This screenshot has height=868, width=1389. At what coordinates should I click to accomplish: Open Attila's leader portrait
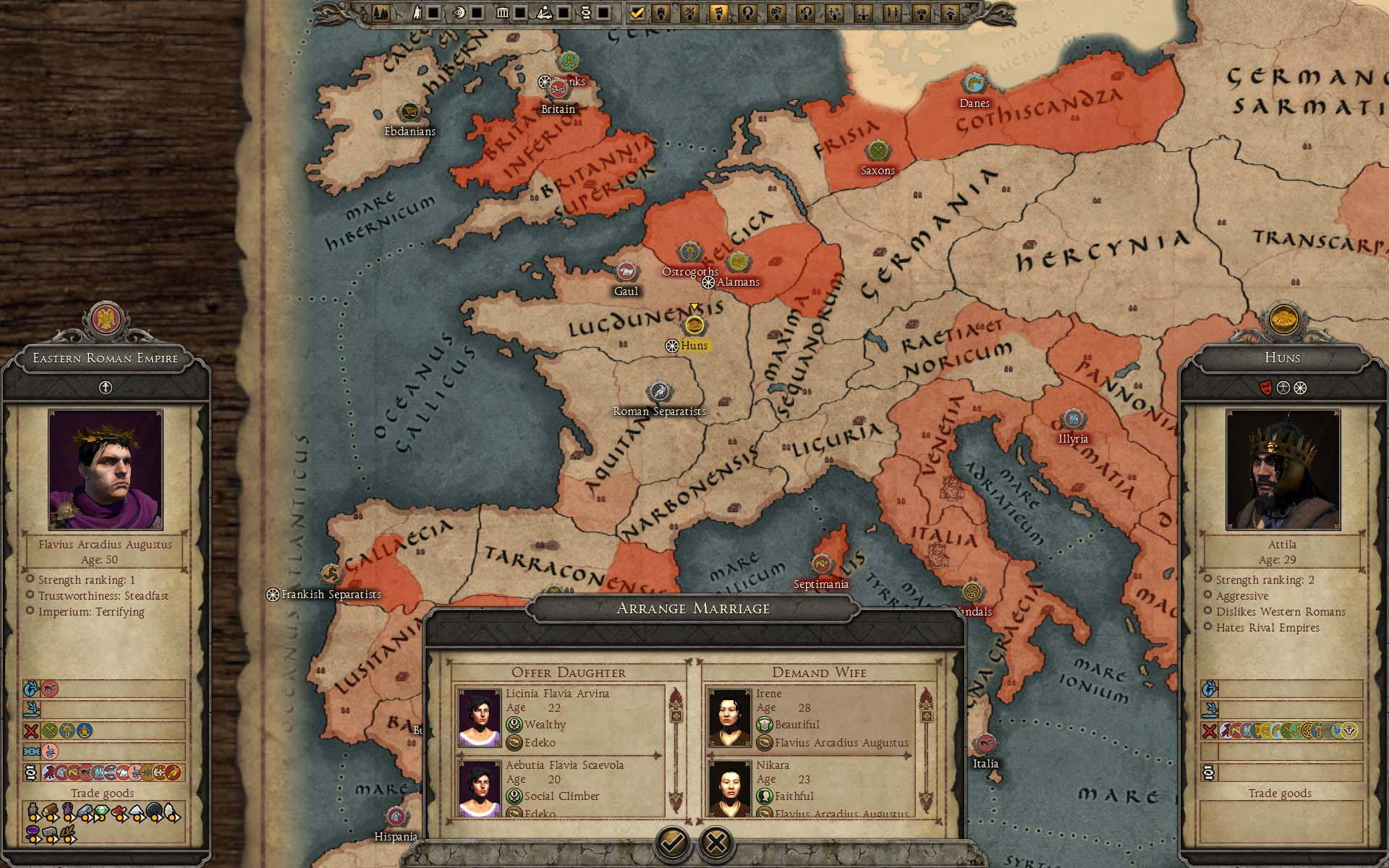click(1283, 469)
